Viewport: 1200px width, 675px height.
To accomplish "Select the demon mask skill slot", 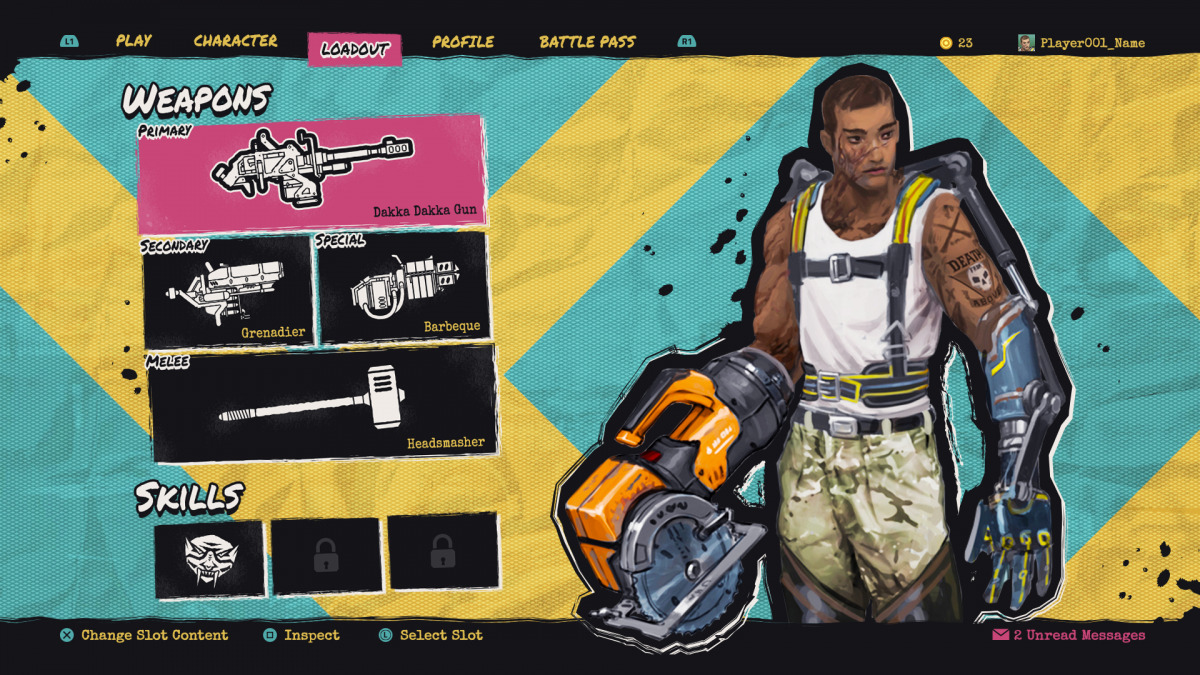I will (210, 558).
